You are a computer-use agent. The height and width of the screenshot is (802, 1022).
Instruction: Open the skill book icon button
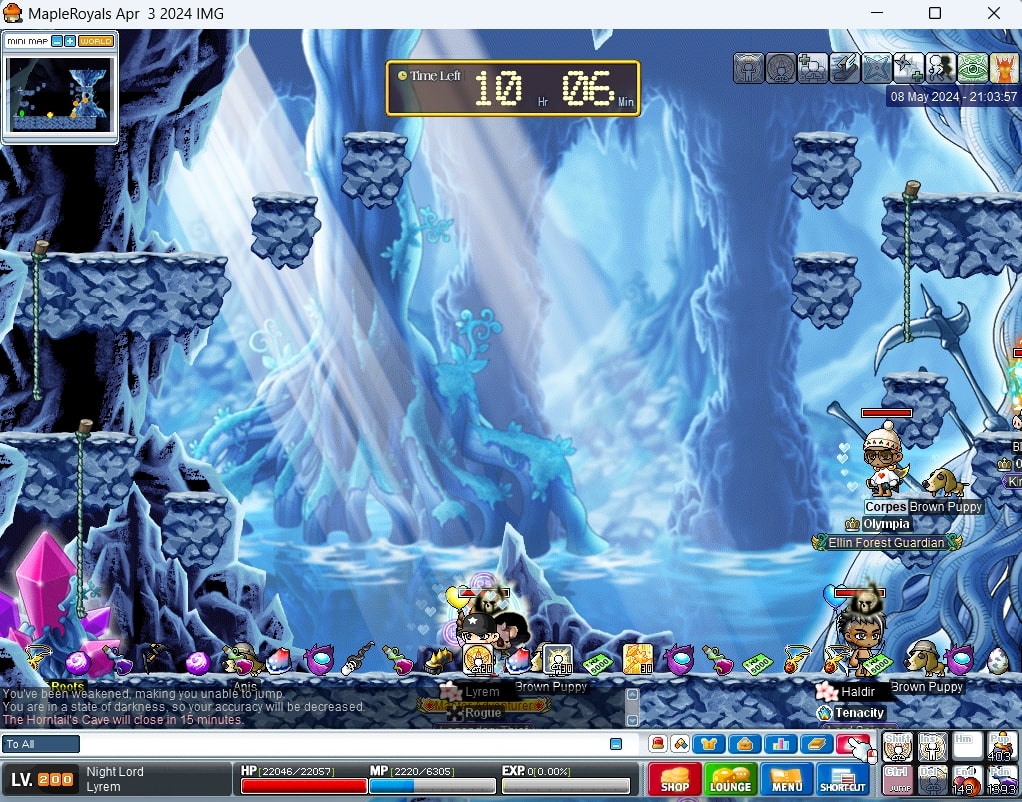pyautogui.click(x=817, y=744)
